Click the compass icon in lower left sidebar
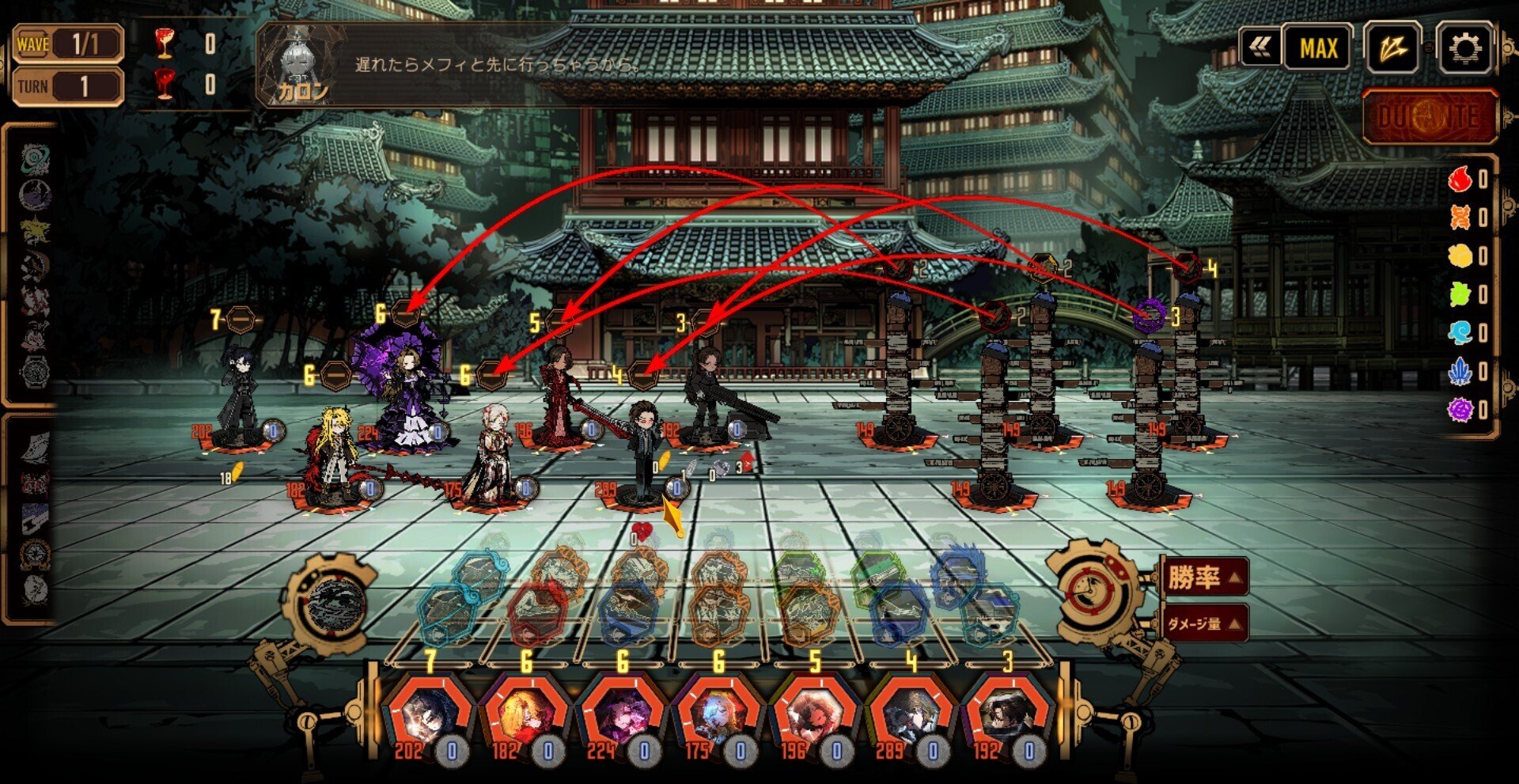The image size is (1519, 784). (35, 552)
